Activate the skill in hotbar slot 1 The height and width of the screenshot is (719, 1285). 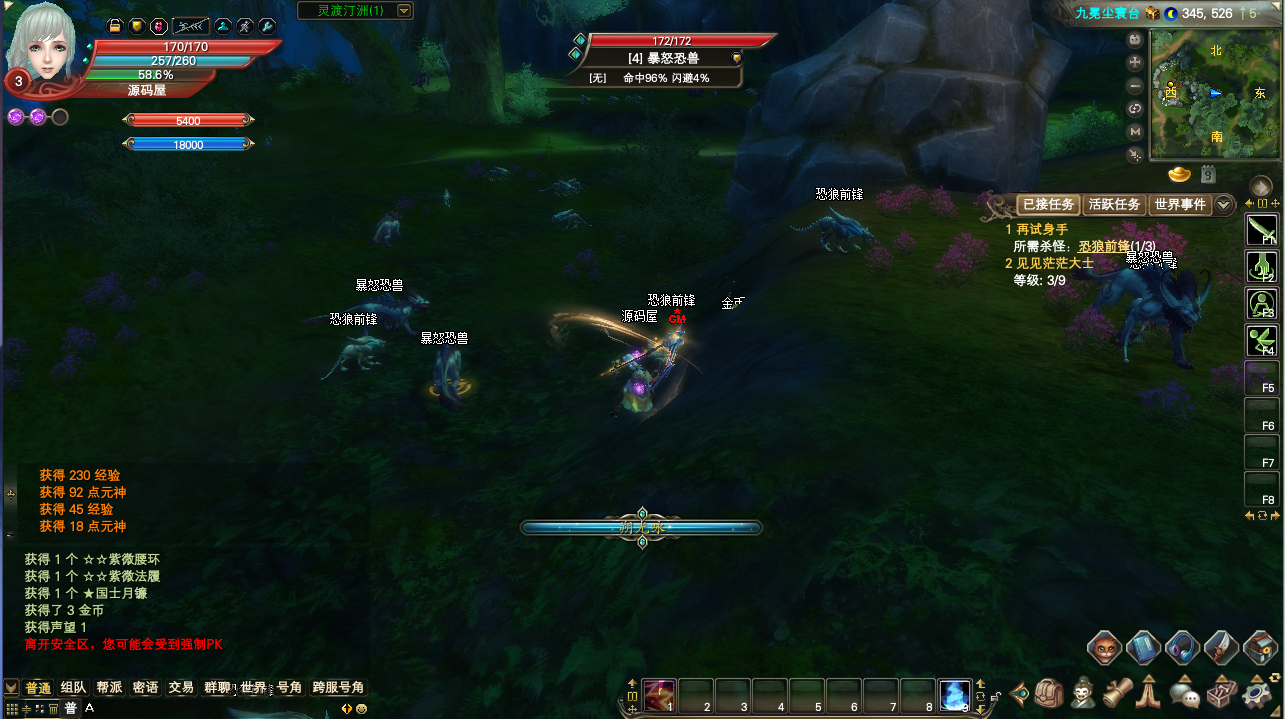[x=659, y=694]
